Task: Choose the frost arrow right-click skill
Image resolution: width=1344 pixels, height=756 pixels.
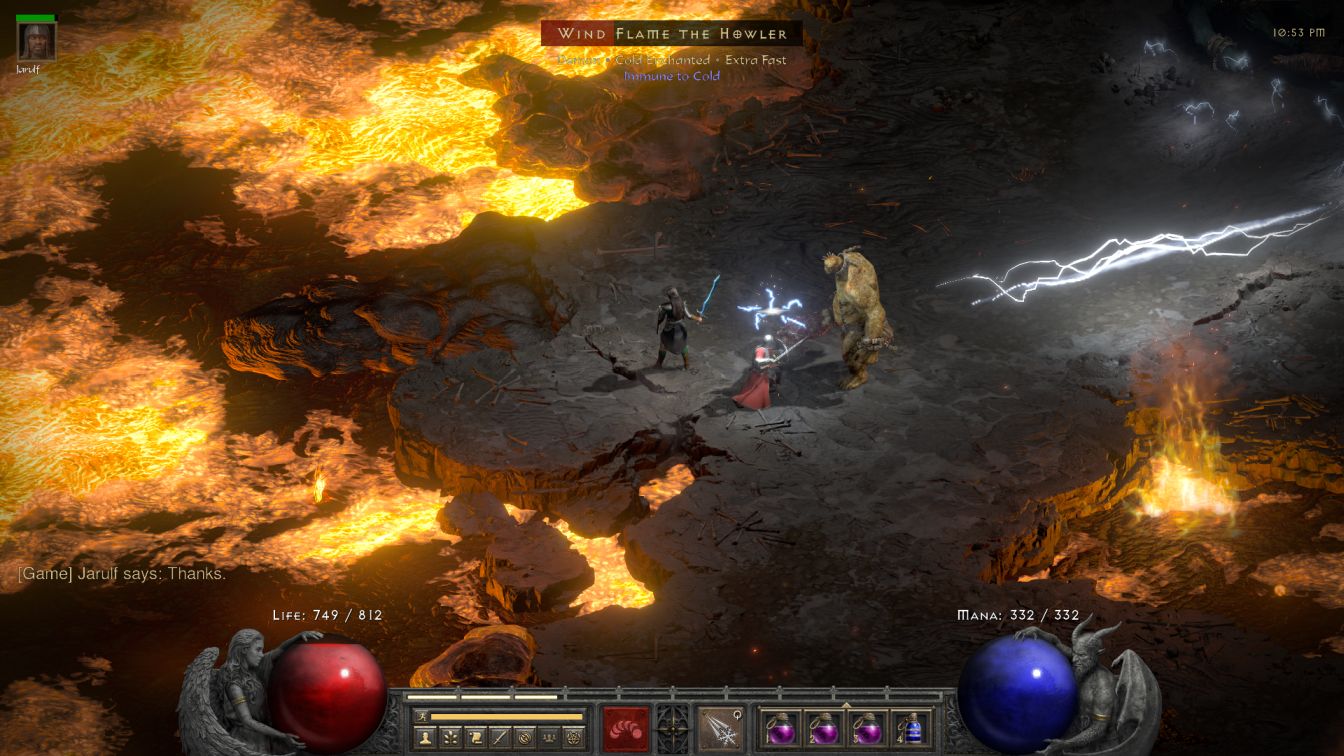Action: point(719,729)
